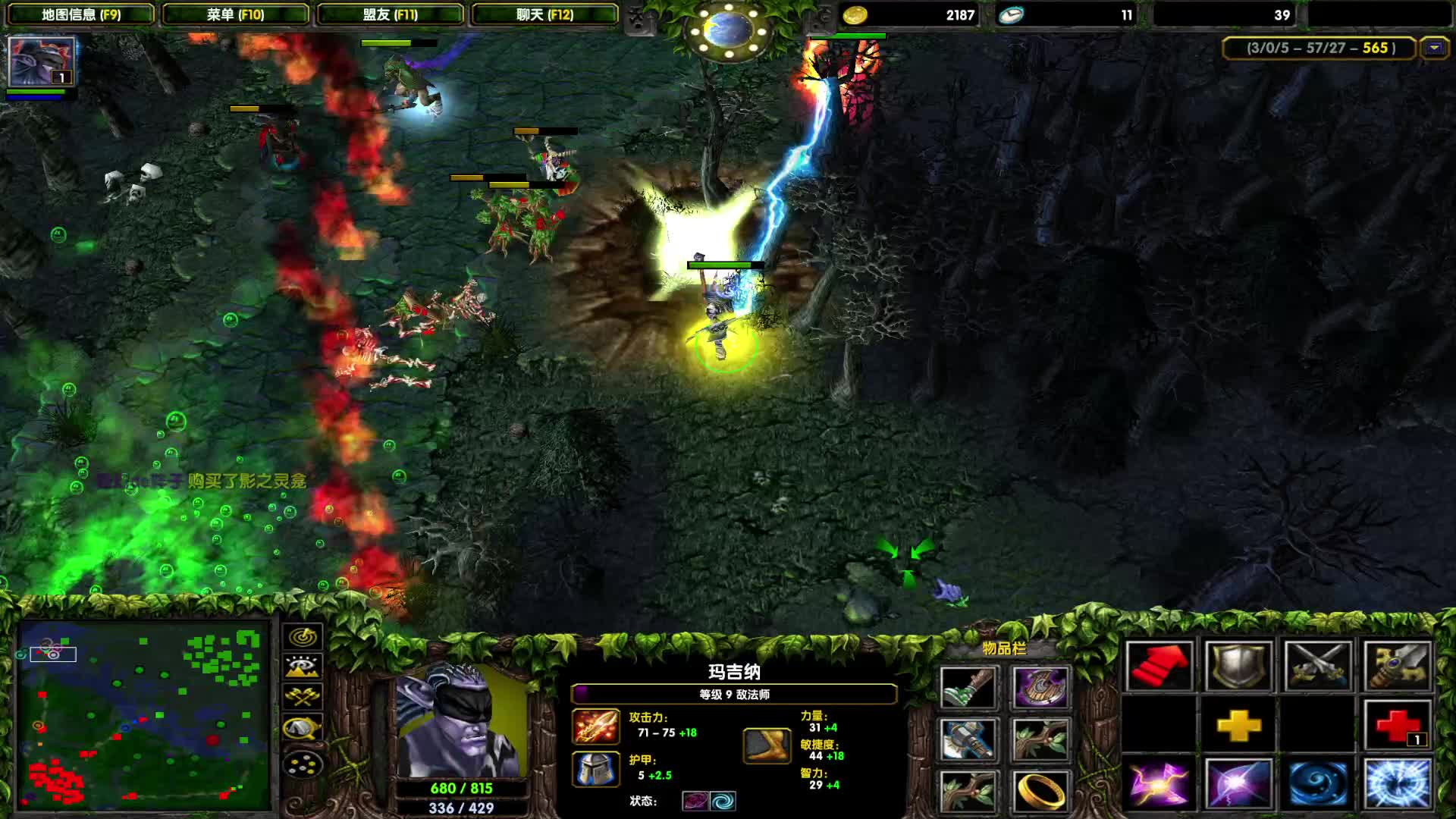This screenshot has width=1456, height=819.
Task: Toggle ally color mode (crossed axes) button
Action: (303, 697)
